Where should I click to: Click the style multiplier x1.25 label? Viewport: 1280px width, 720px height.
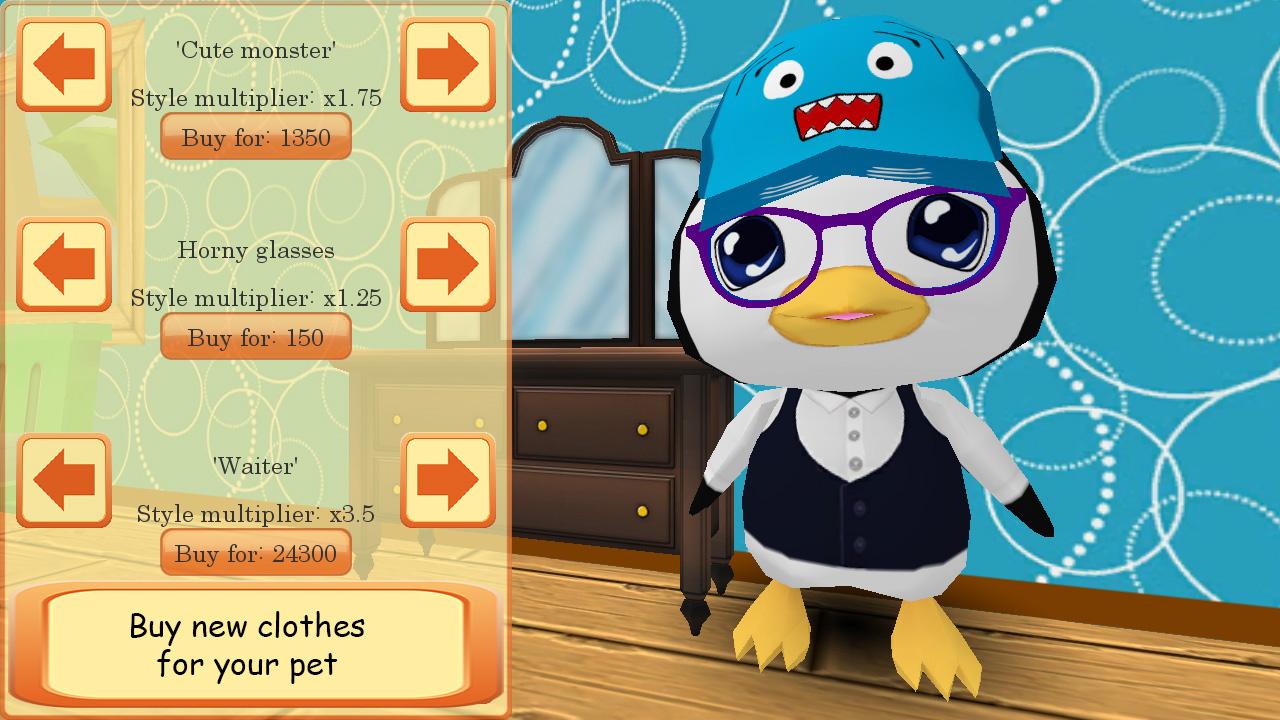coord(256,297)
